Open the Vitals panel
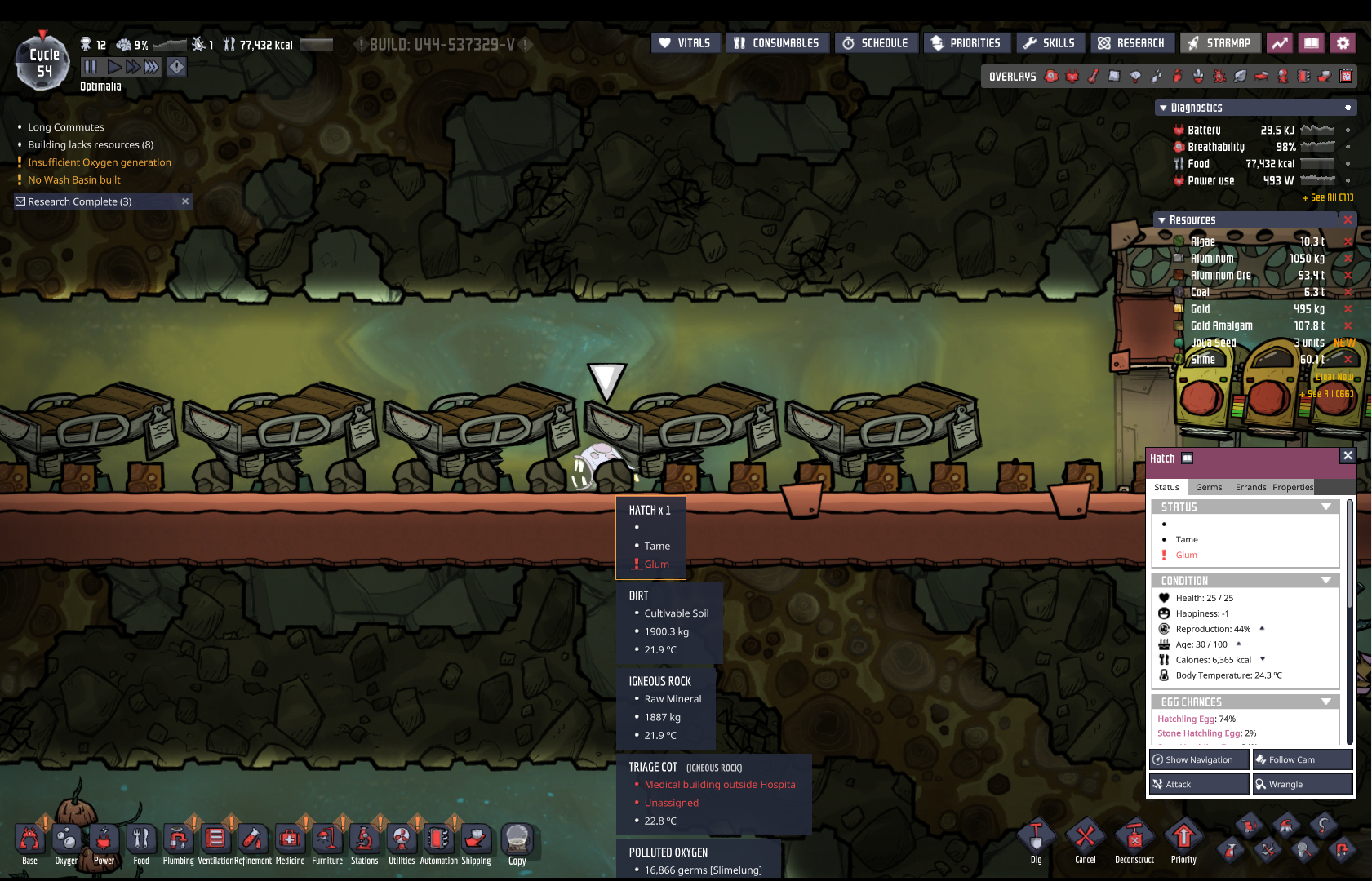This screenshot has height=881, width=1372. (x=686, y=43)
